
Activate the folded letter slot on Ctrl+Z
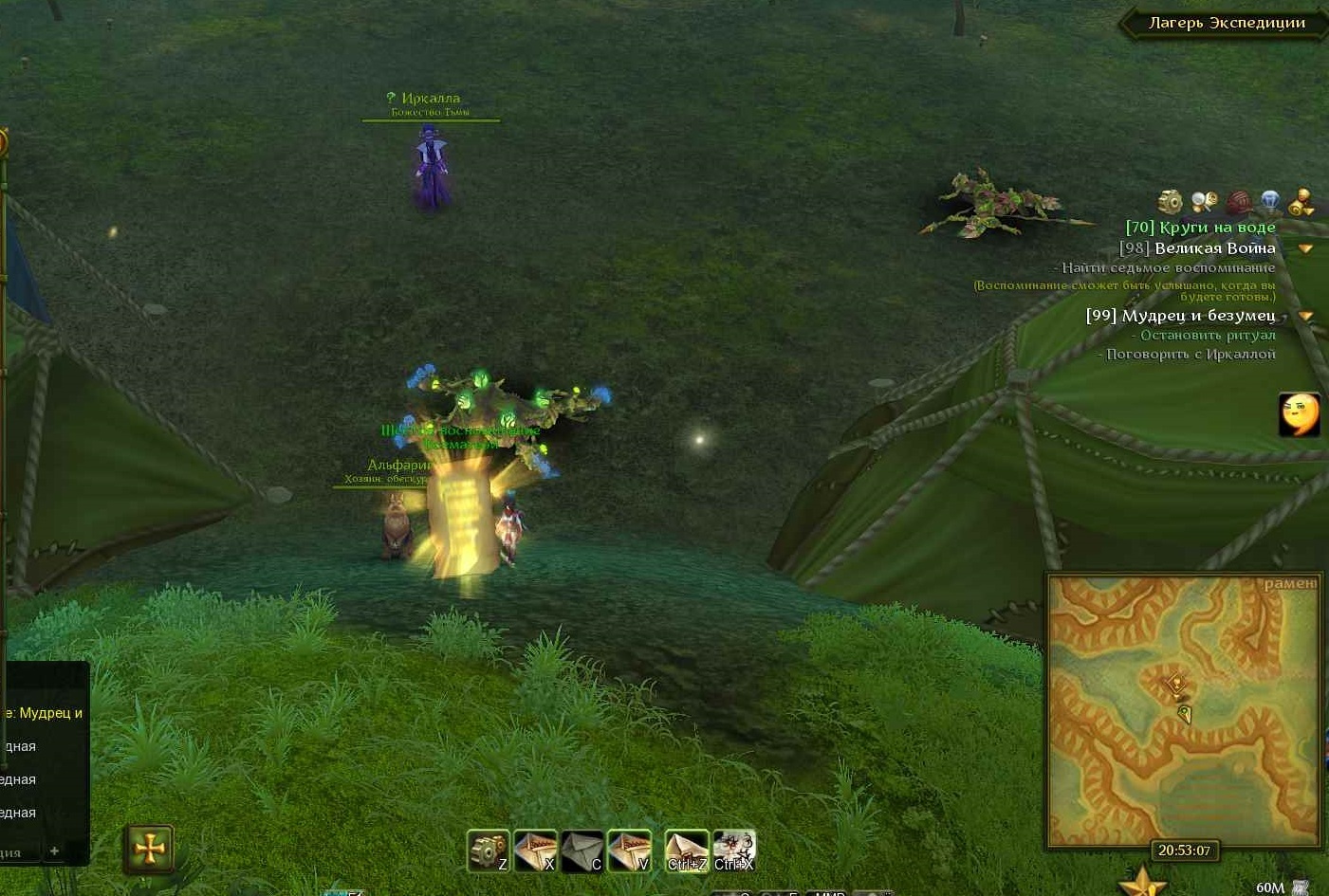[686, 850]
